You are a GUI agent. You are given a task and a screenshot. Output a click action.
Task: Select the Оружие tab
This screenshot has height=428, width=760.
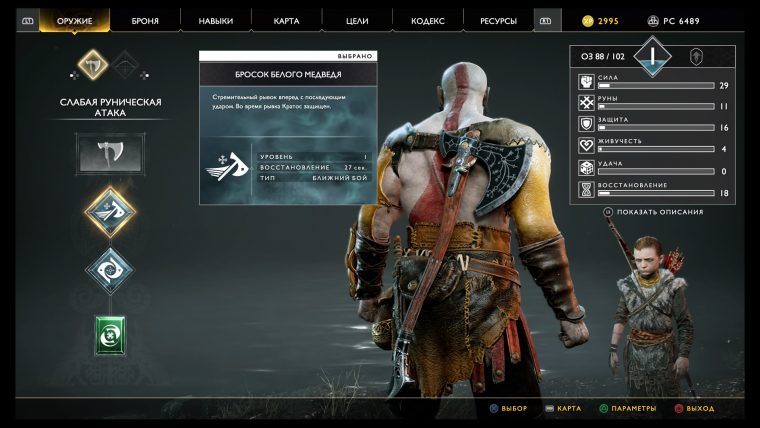75,20
